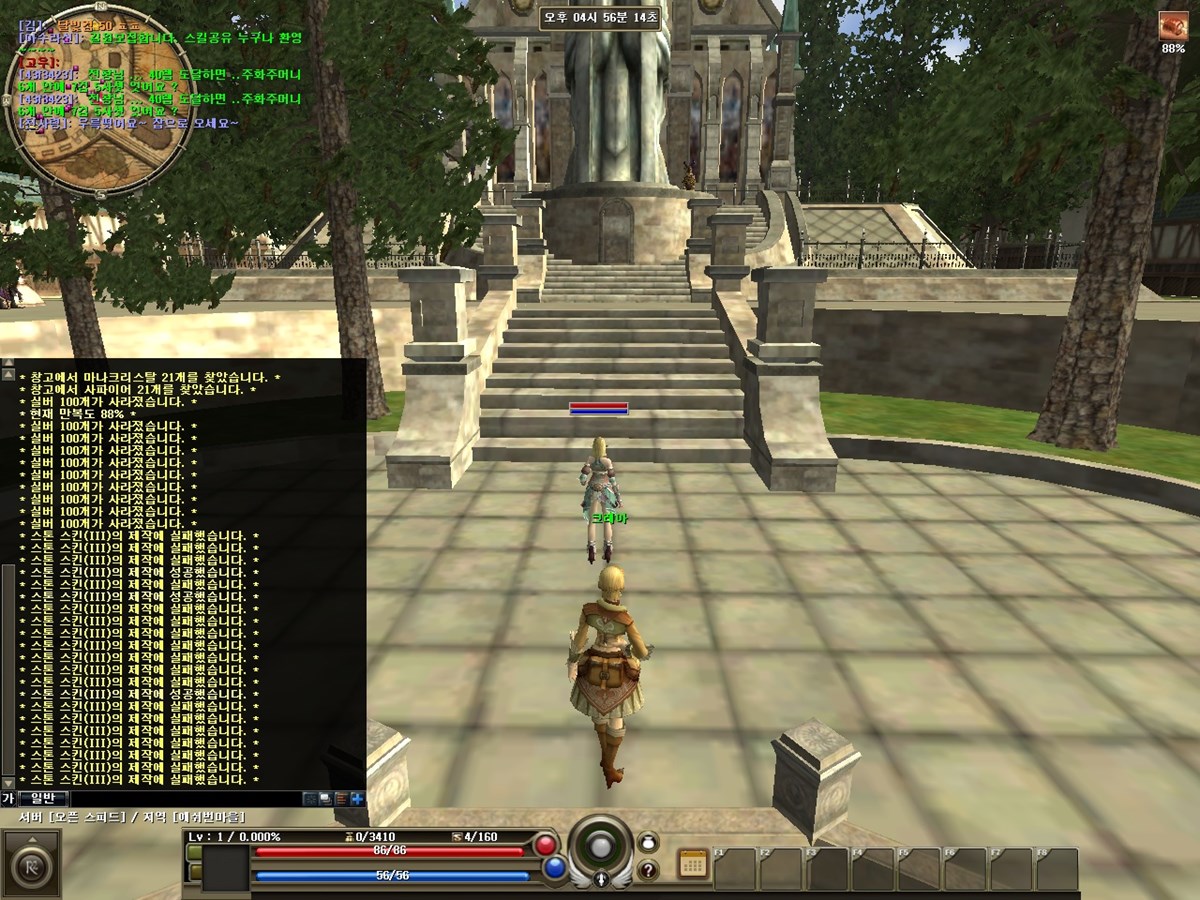
Task: Open the satiety food icon showing 88%
Action: [x=1173, y=27]
